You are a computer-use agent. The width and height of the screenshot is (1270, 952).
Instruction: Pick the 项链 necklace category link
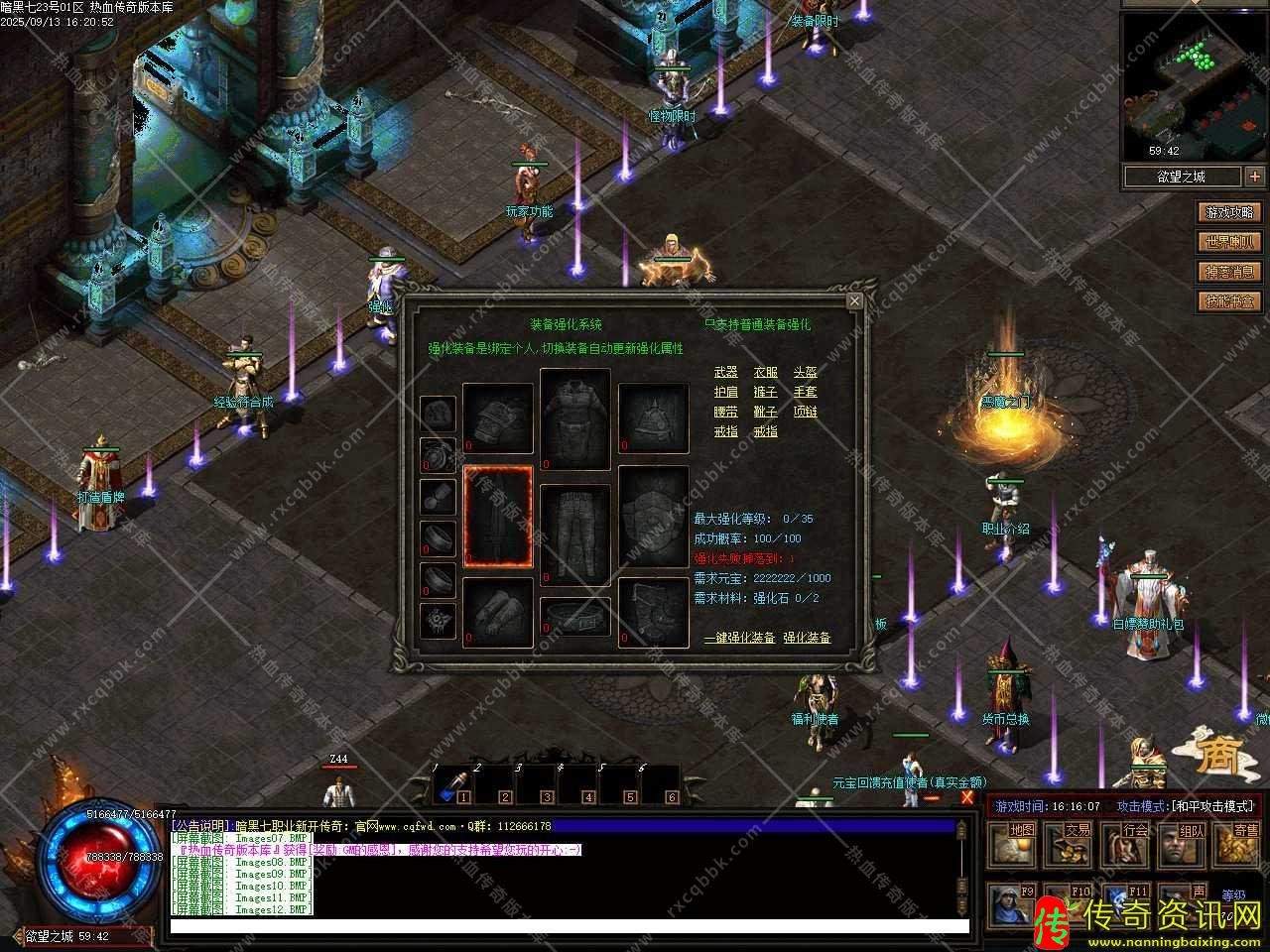(x=806, y=412)
